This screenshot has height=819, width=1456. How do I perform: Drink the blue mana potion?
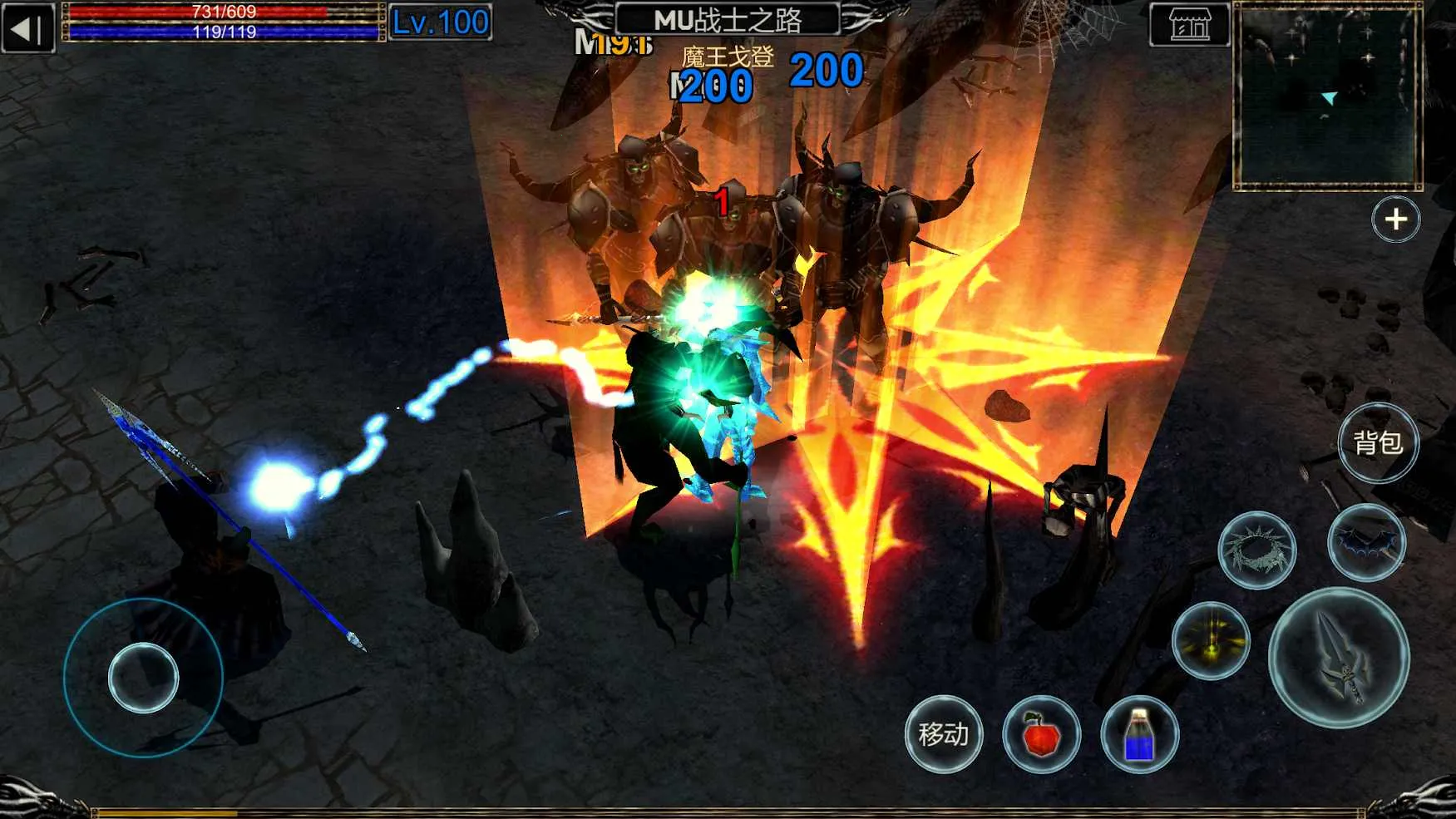pos(1139,735)
